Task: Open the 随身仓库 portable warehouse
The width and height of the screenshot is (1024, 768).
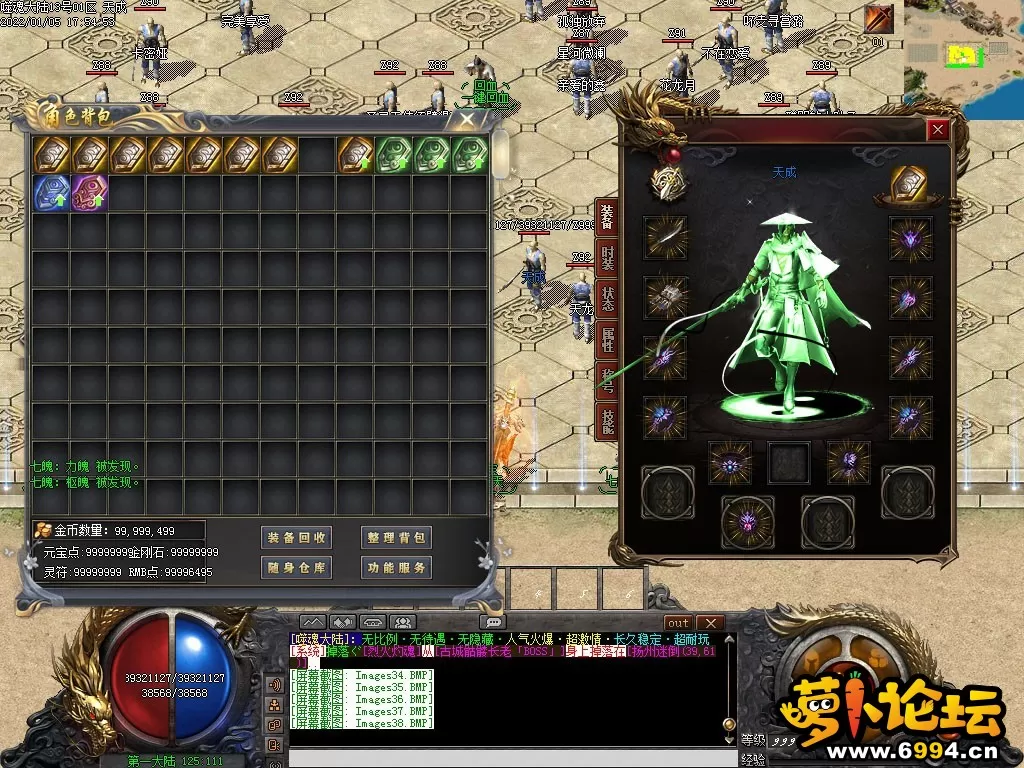Action: click(296, 568)
